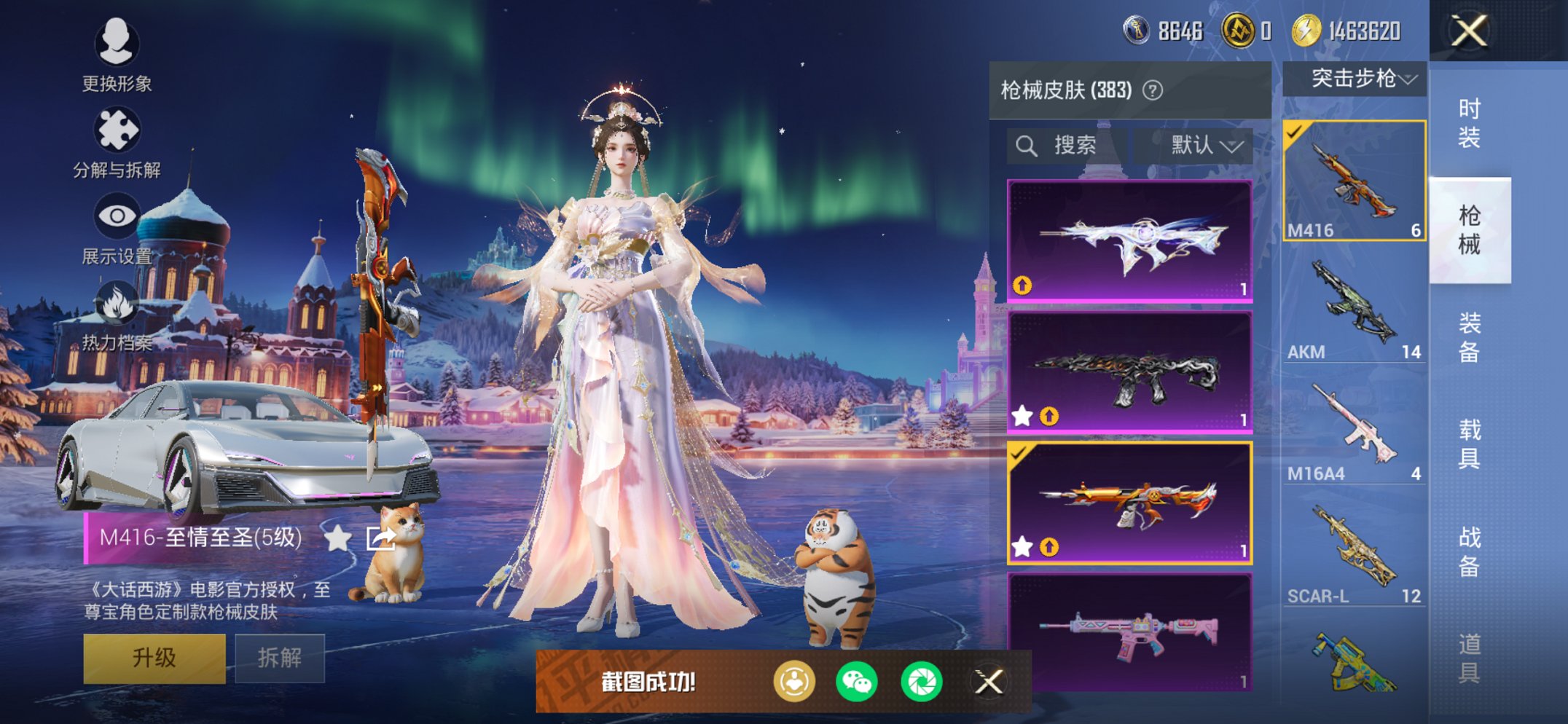Image resolution: width=1568 pixels, height=724 pixels.
Task: Open the 更换形象 character change panel
Action: tap(117, 45)
